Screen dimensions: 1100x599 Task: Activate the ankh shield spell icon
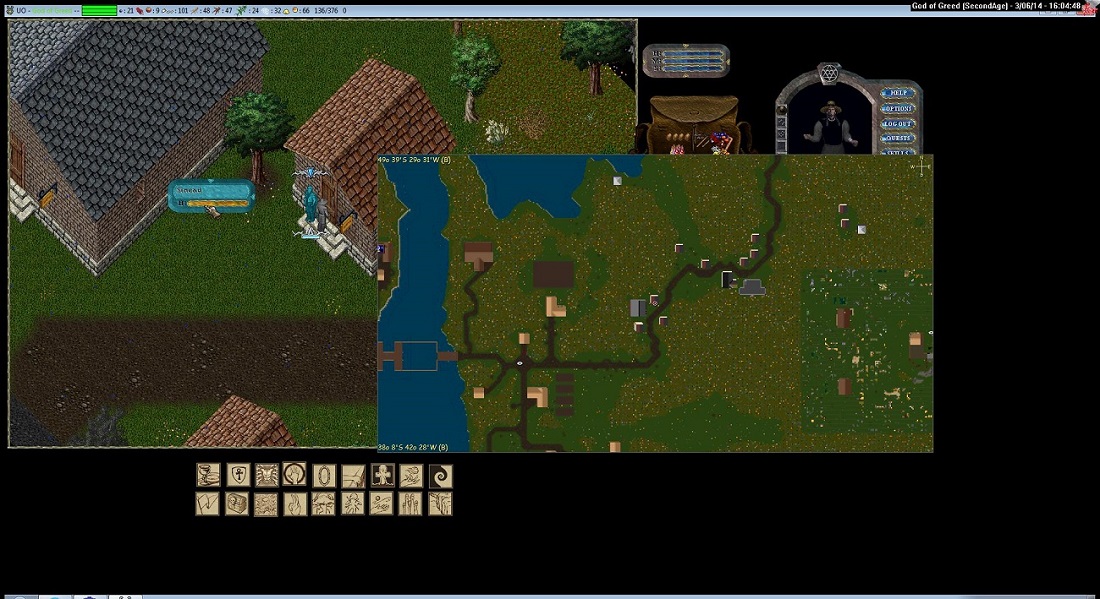pos(238,476)
